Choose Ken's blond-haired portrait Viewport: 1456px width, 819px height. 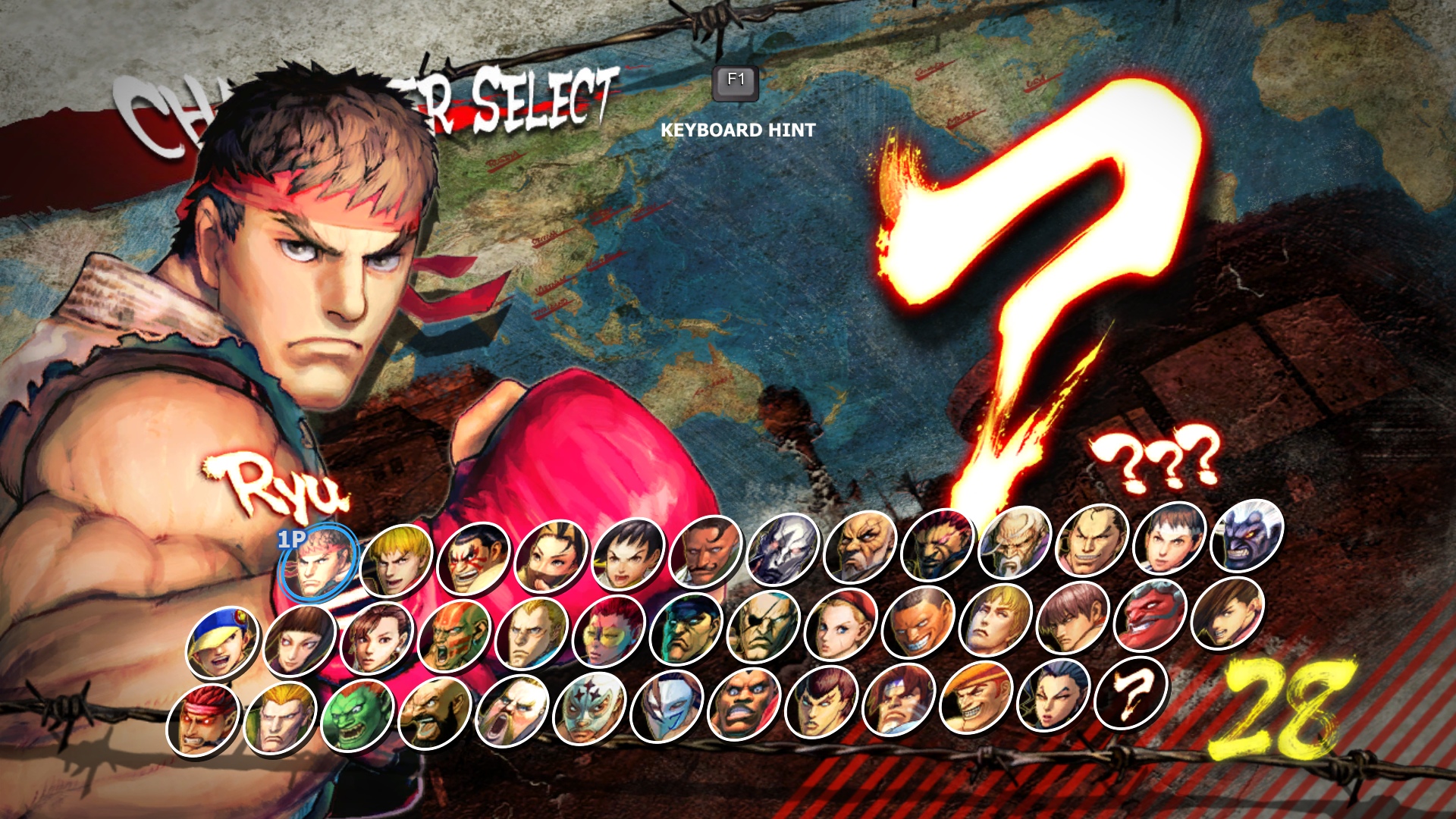(397, 560)
